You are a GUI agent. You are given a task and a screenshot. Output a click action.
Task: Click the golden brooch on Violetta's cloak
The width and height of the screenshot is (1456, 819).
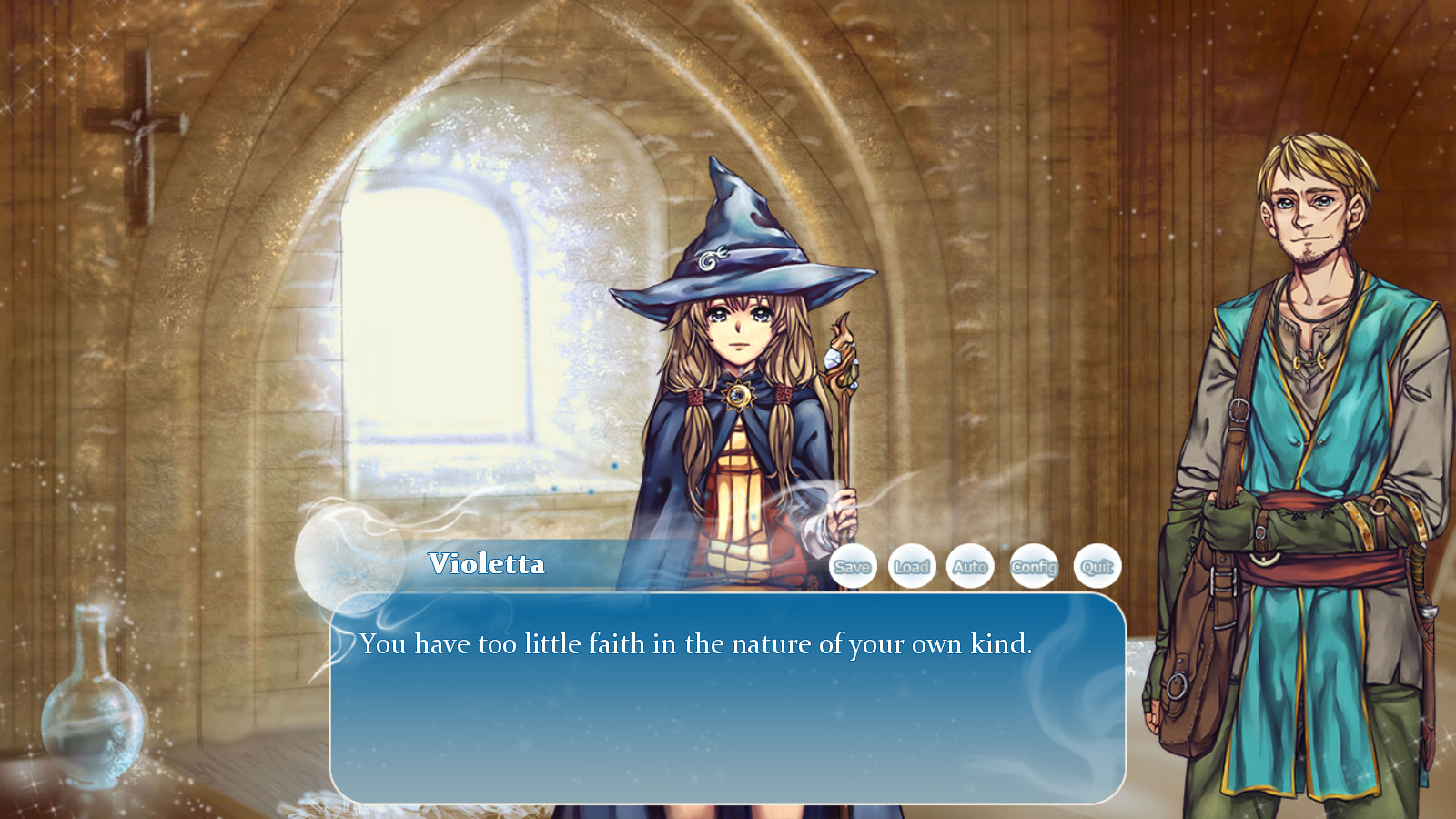[737, 395]
